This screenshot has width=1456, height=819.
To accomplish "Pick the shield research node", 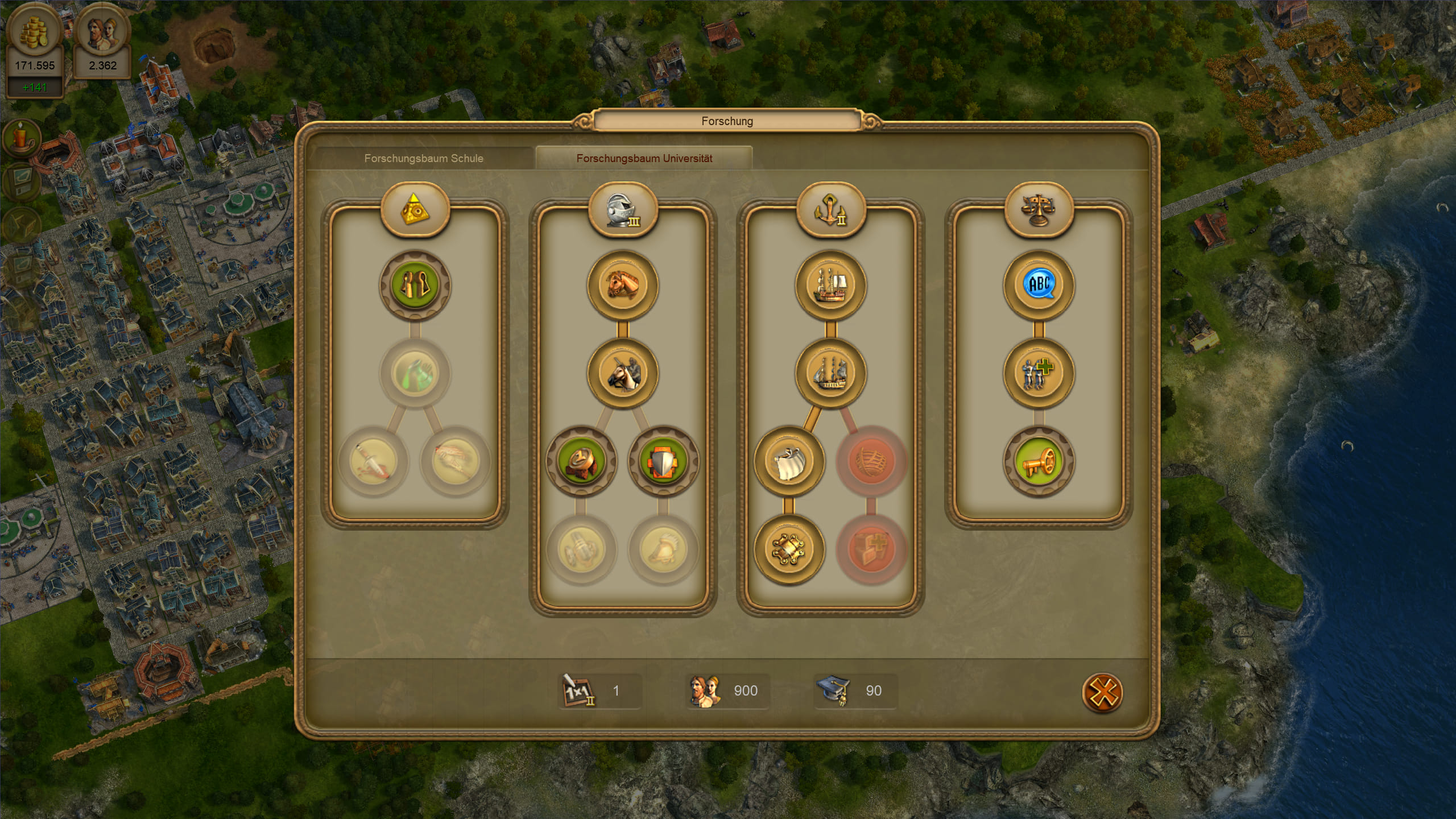I will 663,461.
